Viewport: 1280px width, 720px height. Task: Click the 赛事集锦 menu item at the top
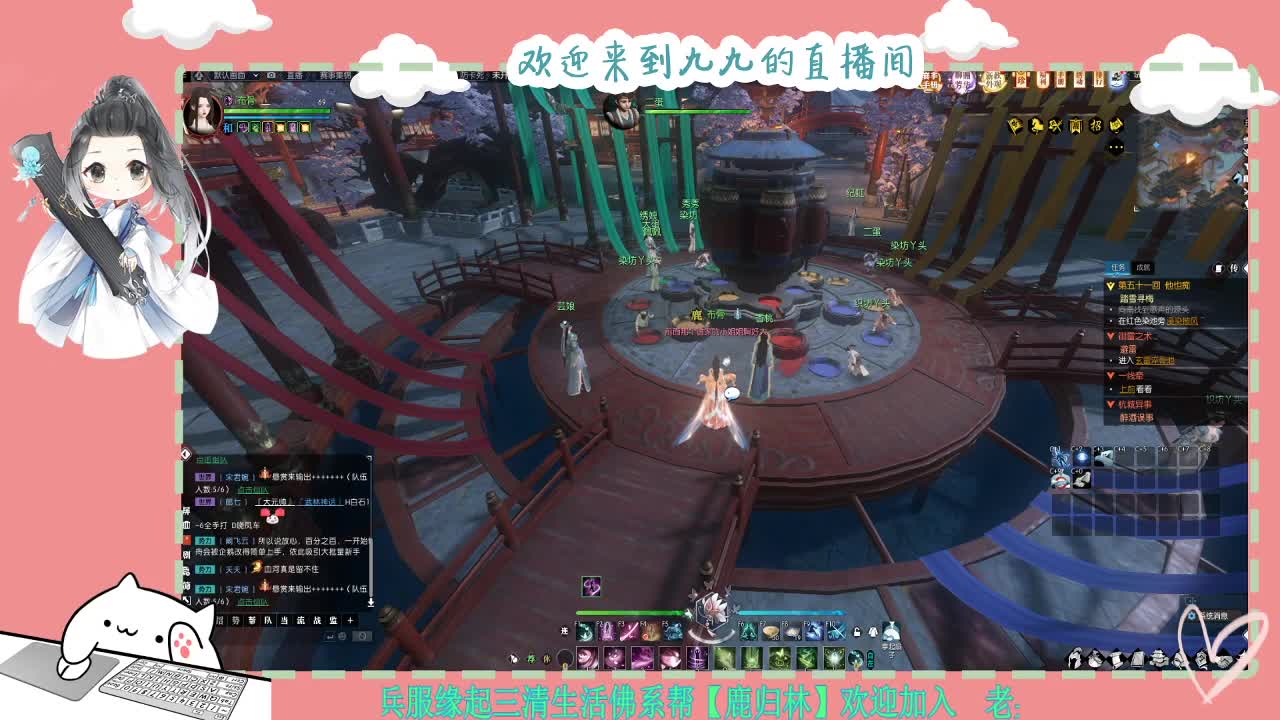pos(334,75)
